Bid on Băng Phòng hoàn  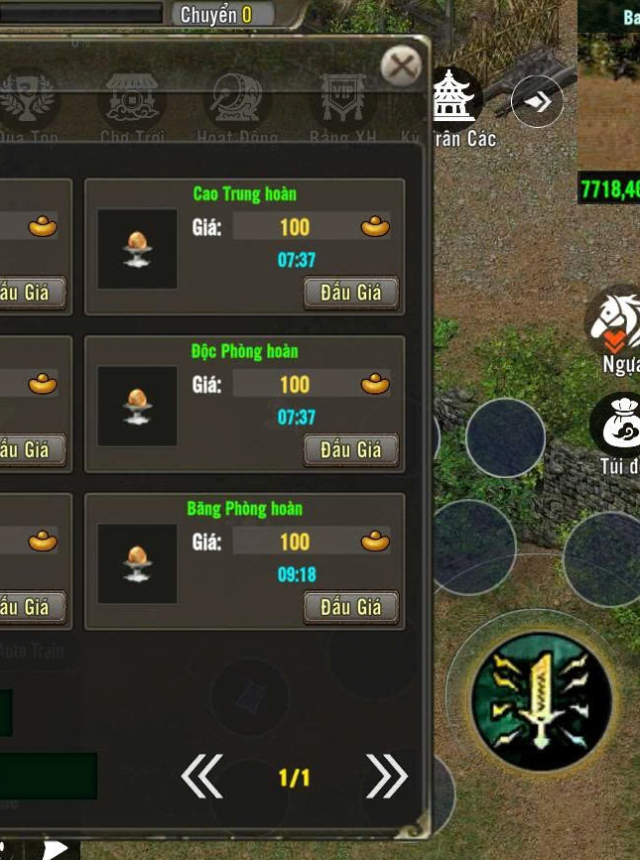(351, 607)
